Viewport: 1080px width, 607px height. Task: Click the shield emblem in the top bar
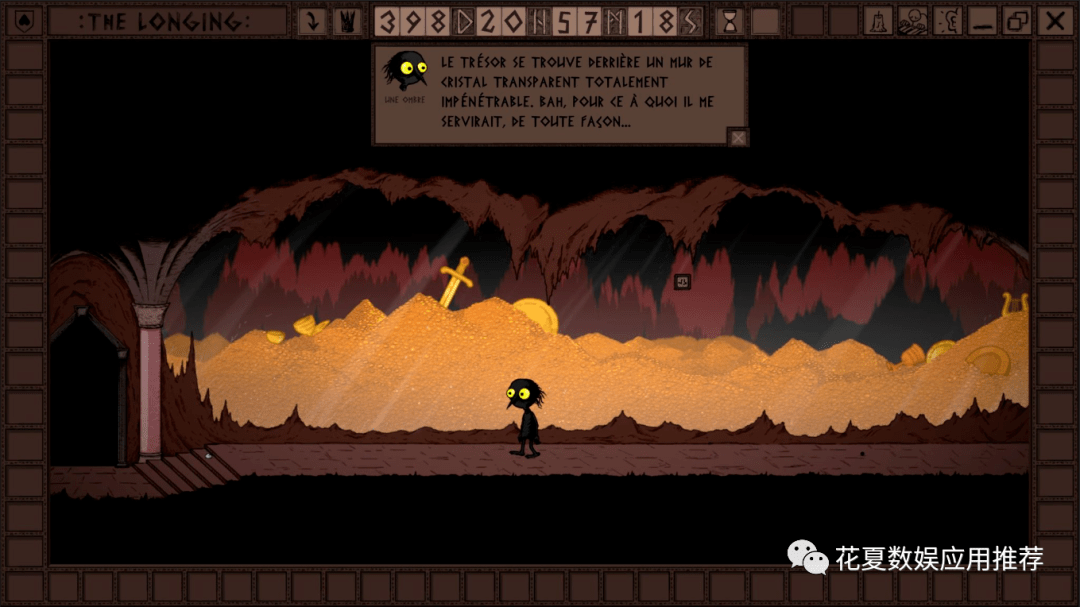[x=24, y=21]
